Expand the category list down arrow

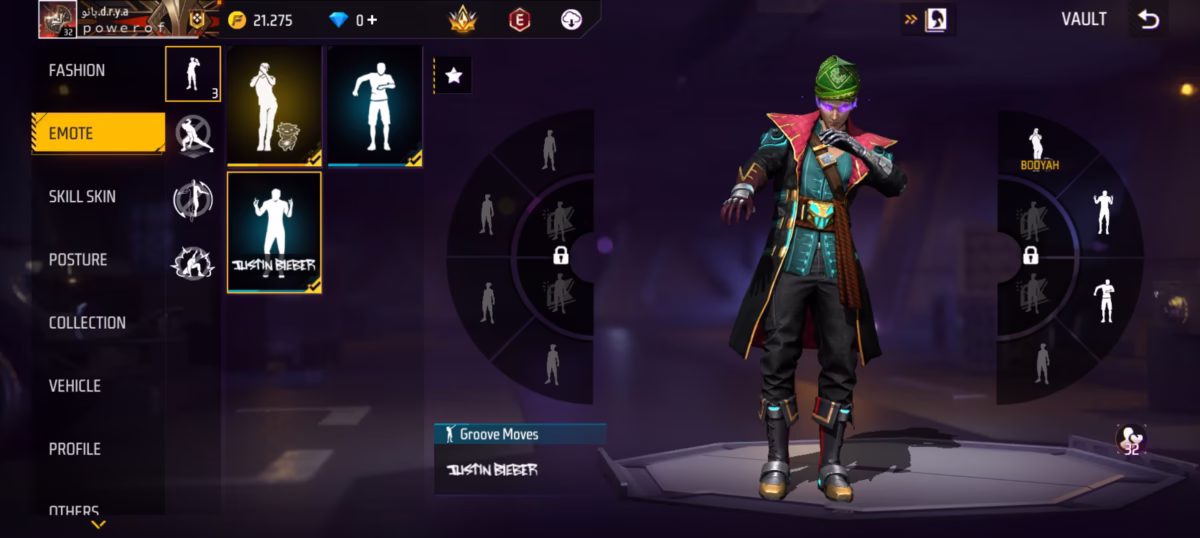pos(98,524)
